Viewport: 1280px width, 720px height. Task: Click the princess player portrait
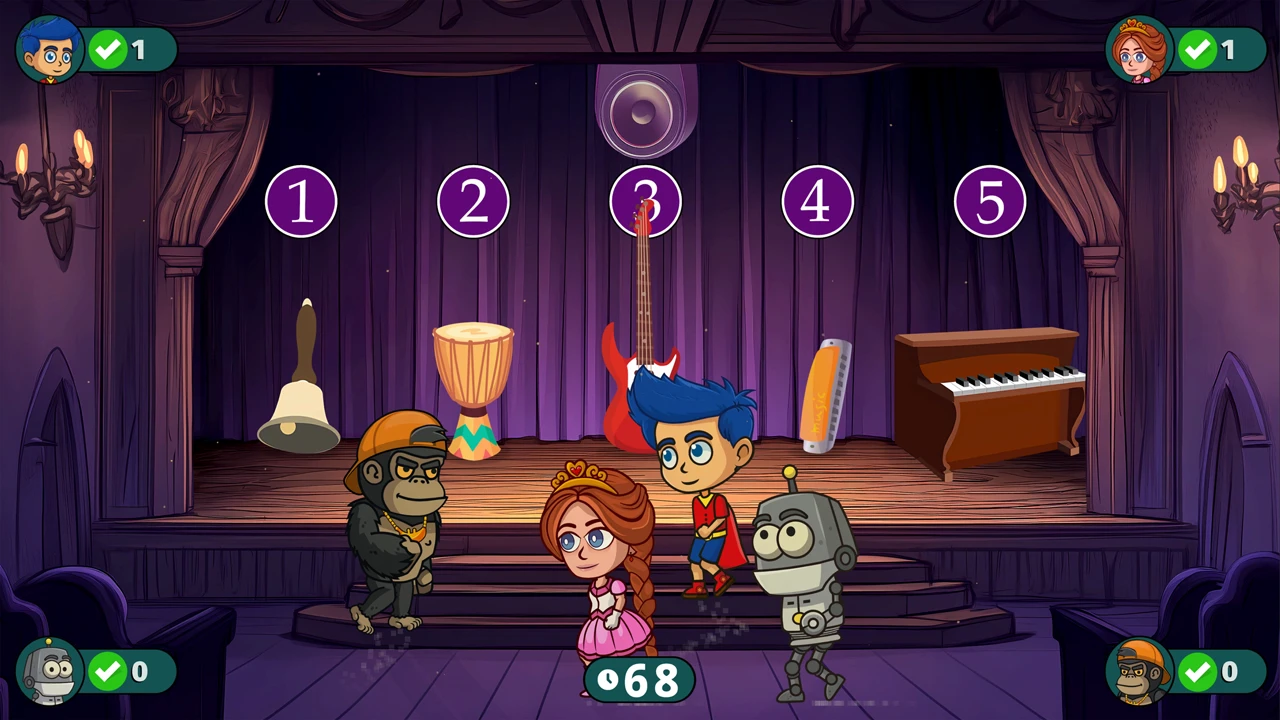pos(1139,50)
